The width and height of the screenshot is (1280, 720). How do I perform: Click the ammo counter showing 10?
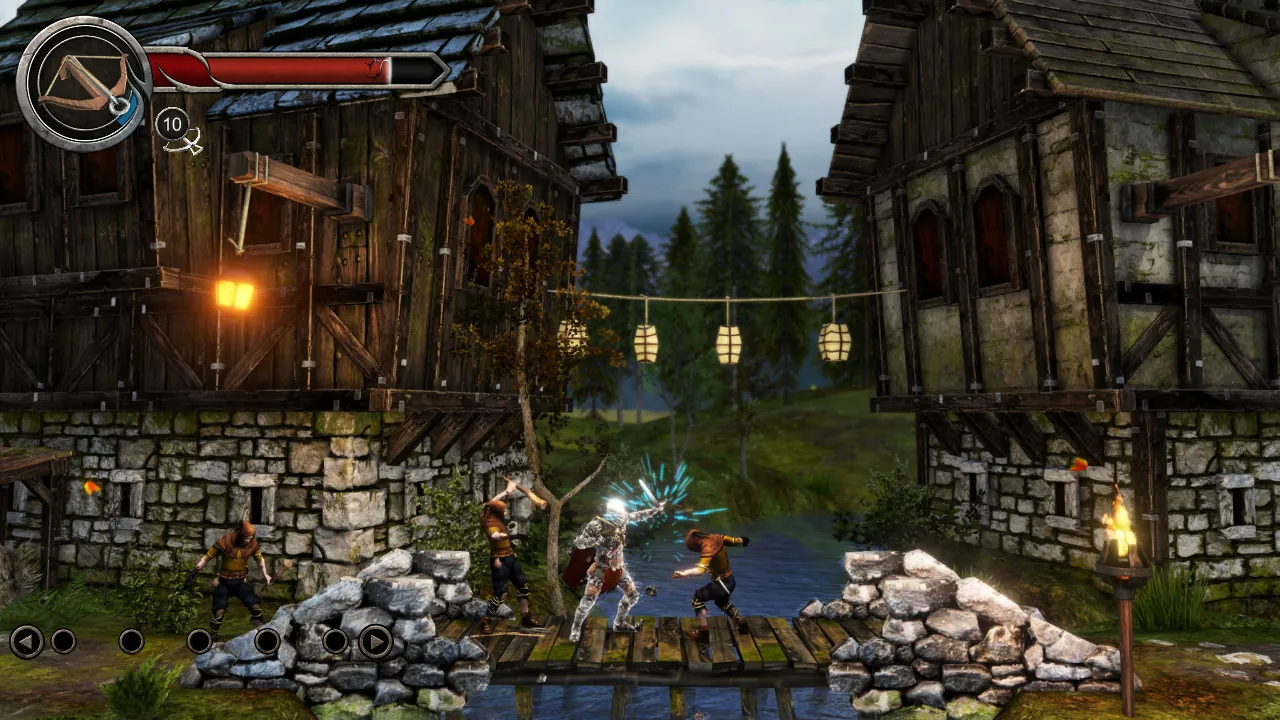click(x=172, y=126)
